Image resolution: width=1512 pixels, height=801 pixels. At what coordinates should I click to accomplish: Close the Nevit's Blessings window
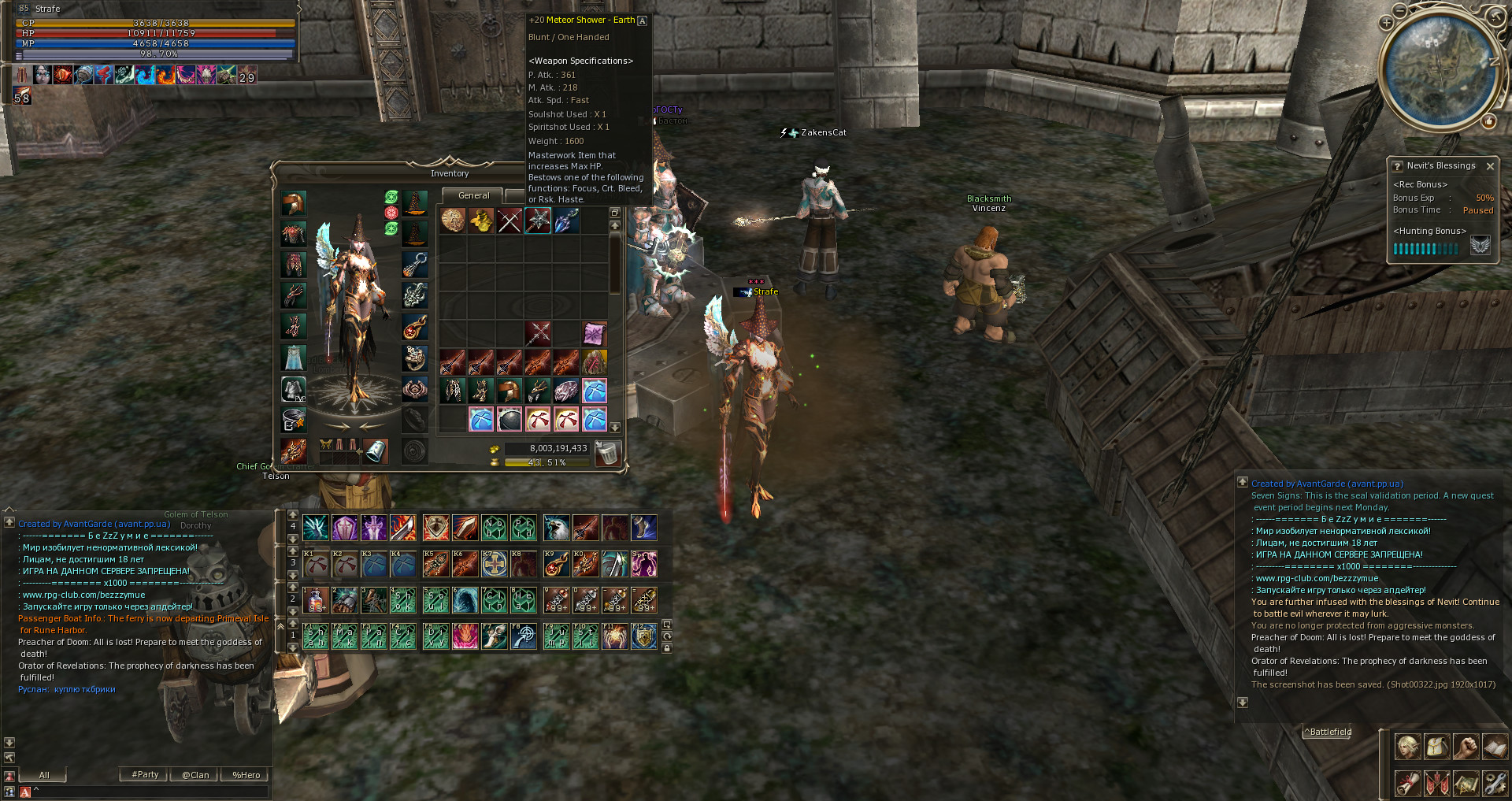click(x=1490, y=166)
